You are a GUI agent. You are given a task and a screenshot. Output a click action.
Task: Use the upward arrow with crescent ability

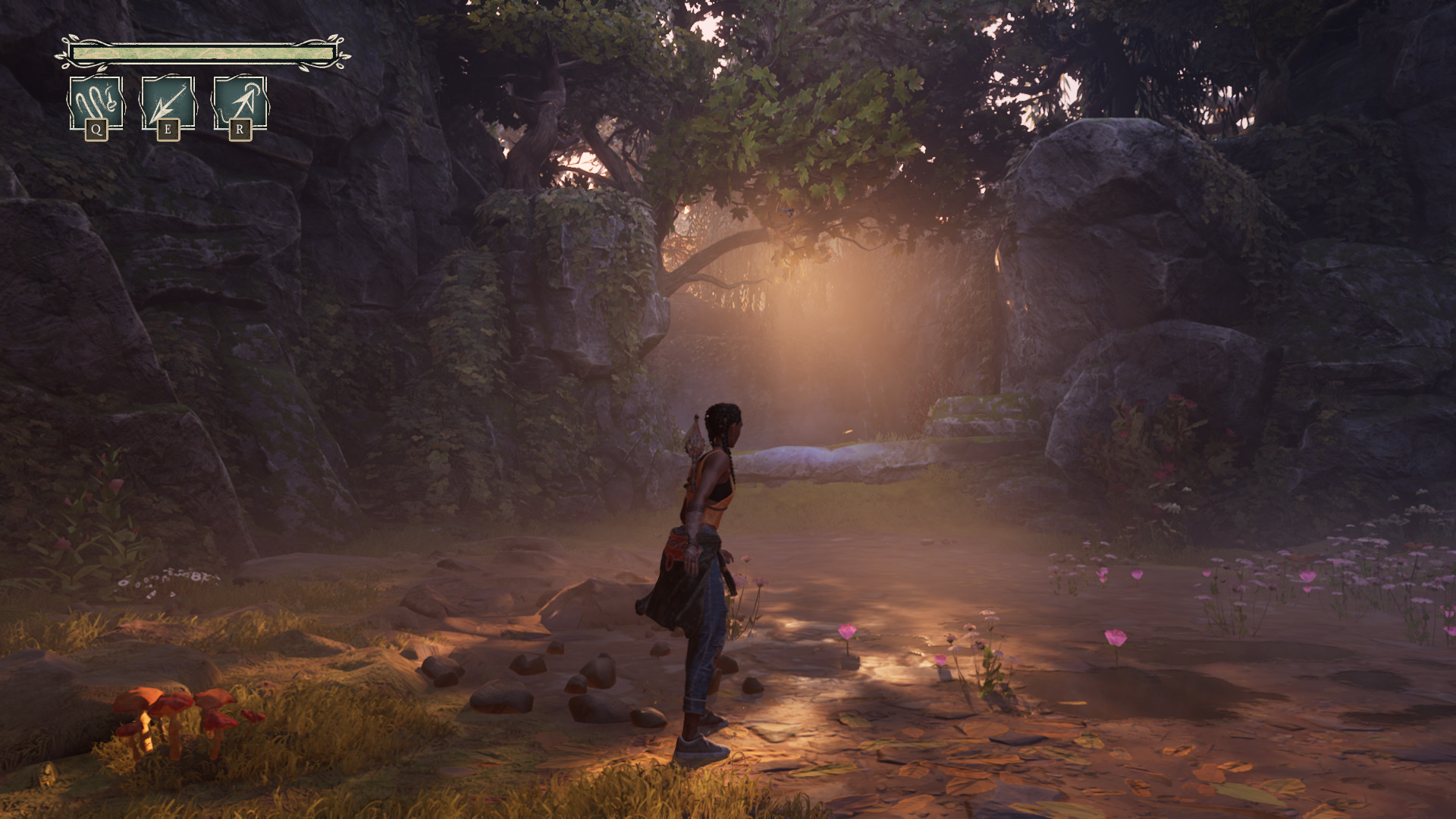point(240,103)
